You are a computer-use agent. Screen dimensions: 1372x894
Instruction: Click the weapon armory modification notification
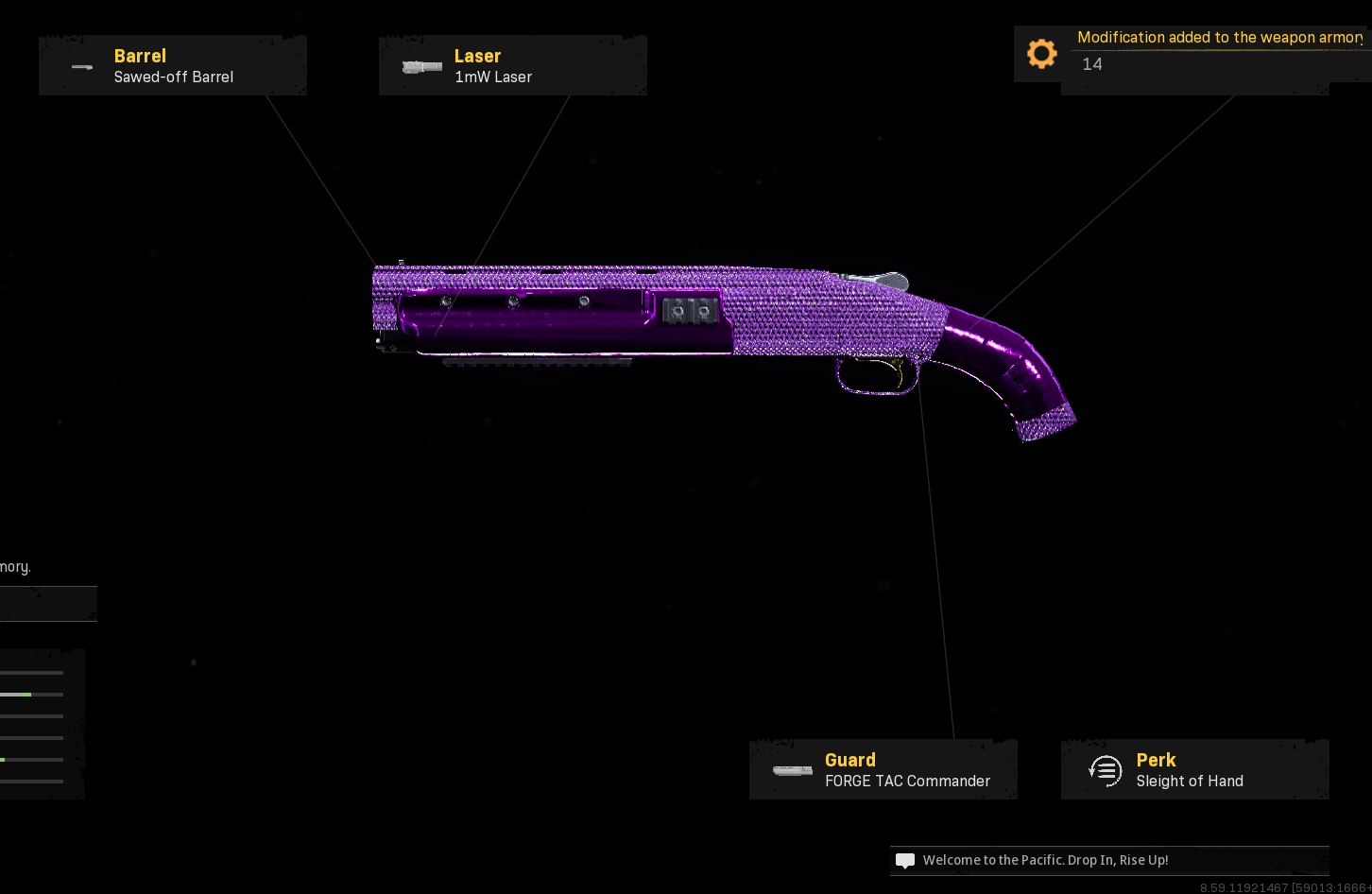(1192, 53)
